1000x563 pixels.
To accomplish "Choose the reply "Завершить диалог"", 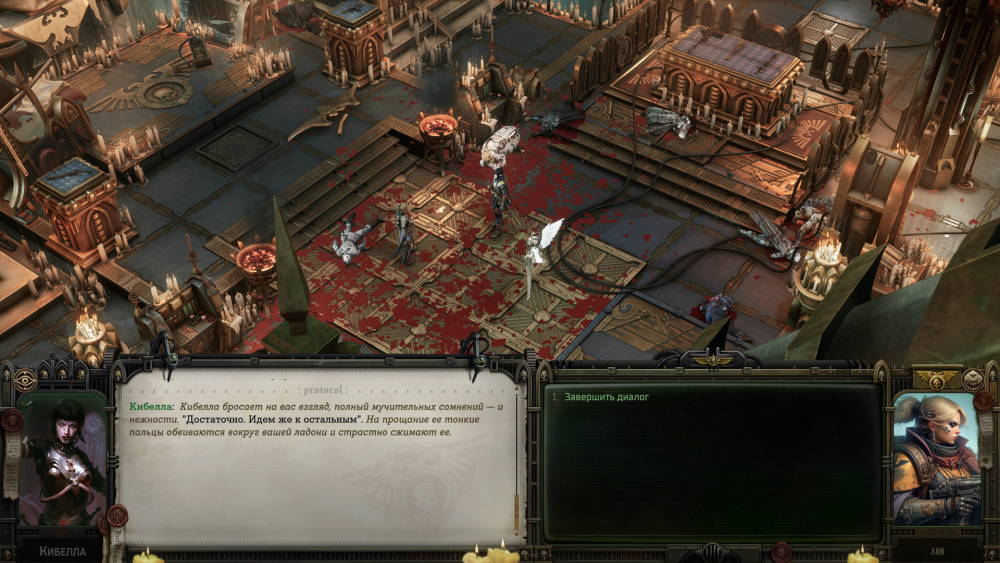I will [607, 397].
